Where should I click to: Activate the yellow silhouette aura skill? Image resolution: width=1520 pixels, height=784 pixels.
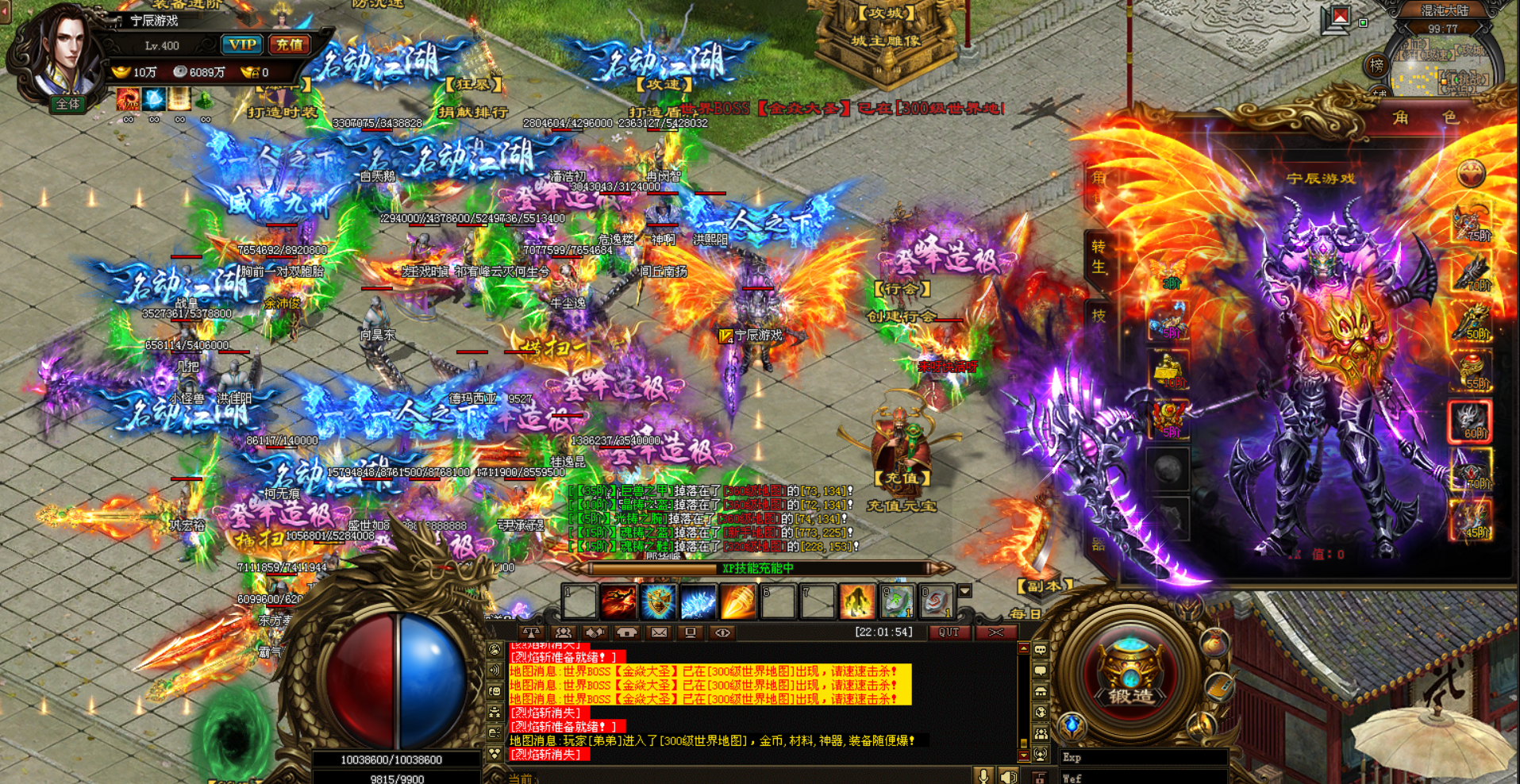pyautogui.click(x=857, y=602)
